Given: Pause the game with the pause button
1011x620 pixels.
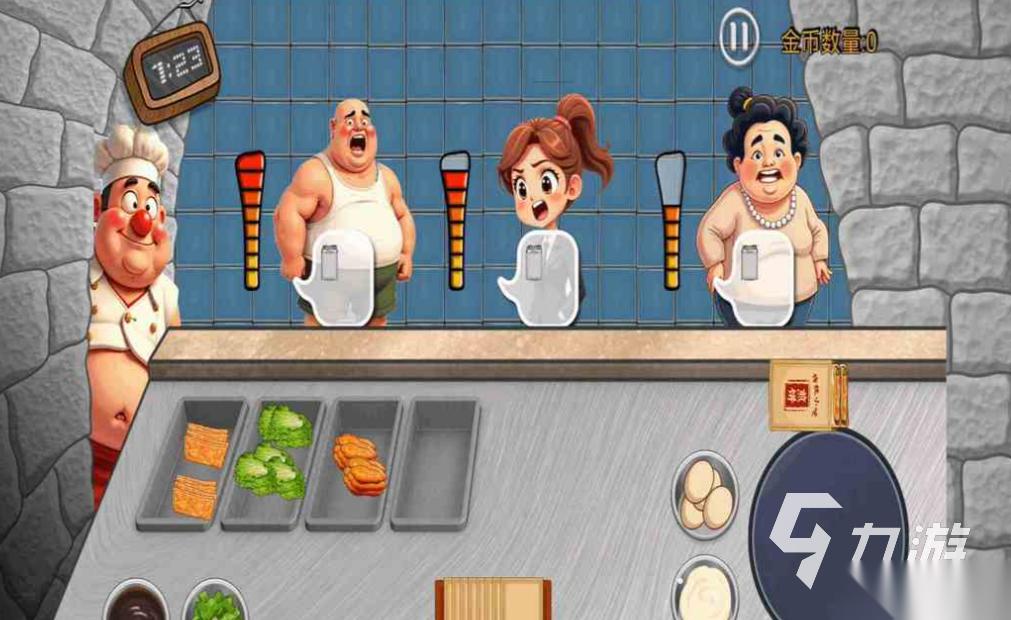Looking at the screenshot, I should point(738,39).
